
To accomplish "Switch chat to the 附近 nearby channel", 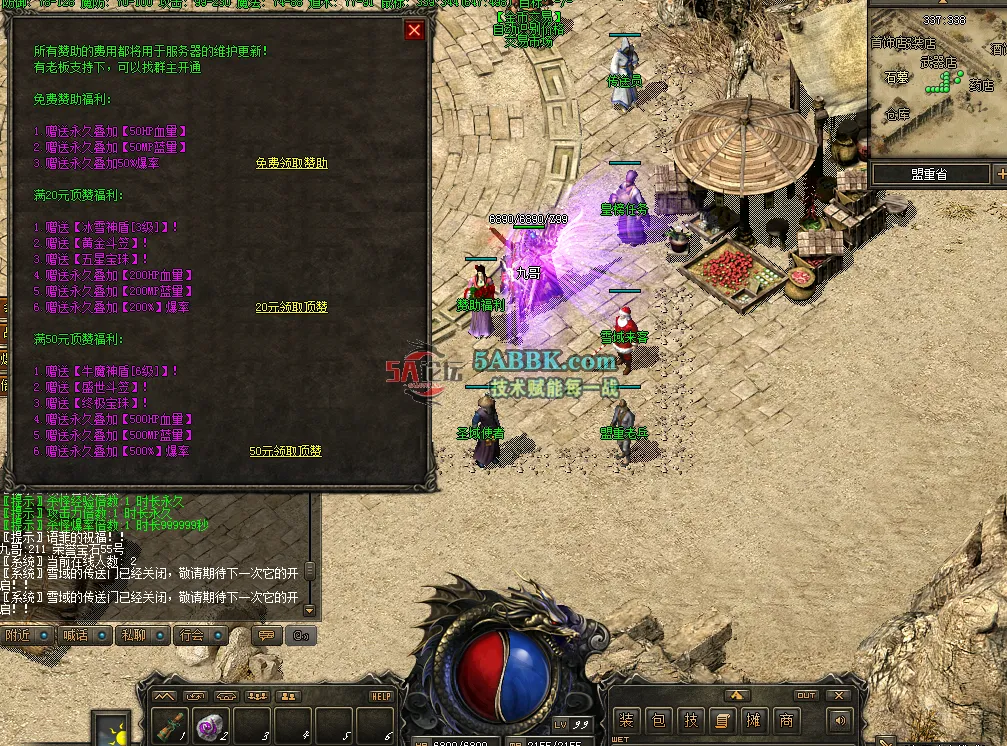I will (18, 635).
